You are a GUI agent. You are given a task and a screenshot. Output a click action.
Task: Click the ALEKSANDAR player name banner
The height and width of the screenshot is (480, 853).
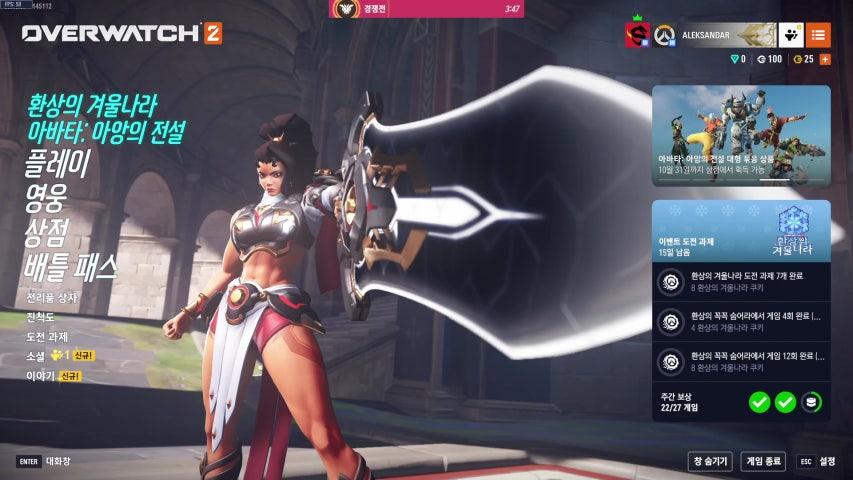click(x=726, y=35)
